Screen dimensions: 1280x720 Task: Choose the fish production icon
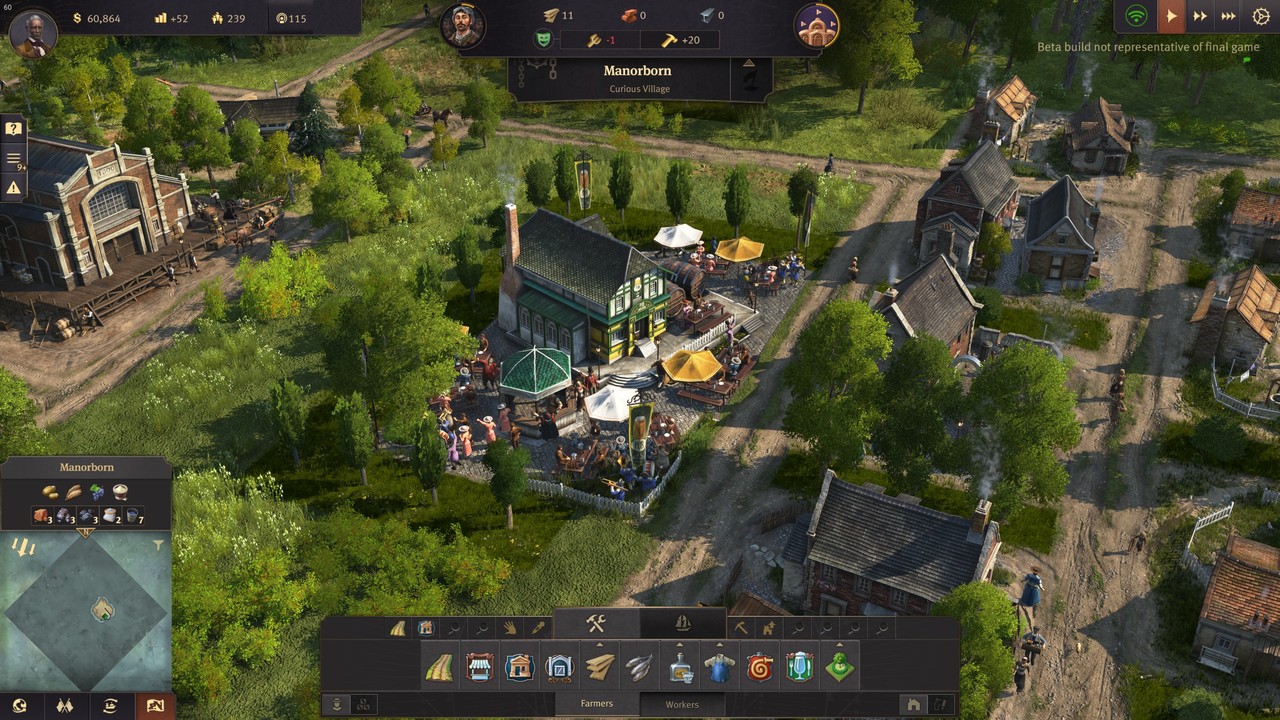[x=640, y=667]
